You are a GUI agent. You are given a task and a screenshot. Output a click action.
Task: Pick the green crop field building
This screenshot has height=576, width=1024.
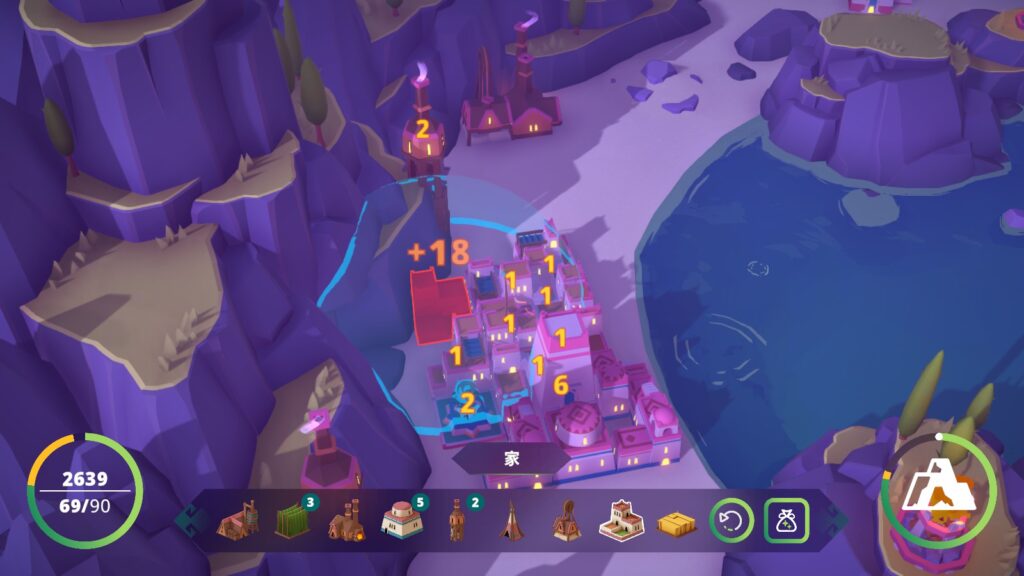tap(291, 520)
